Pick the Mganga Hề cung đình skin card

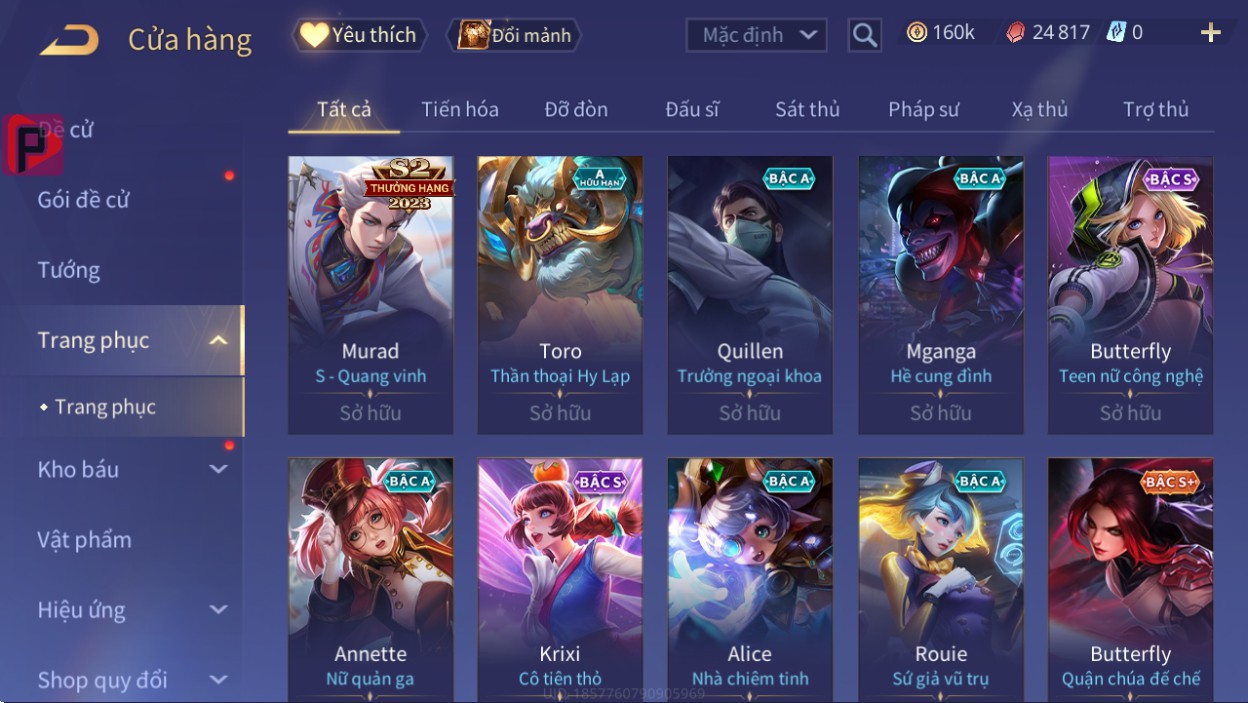[x=941, y=294]
